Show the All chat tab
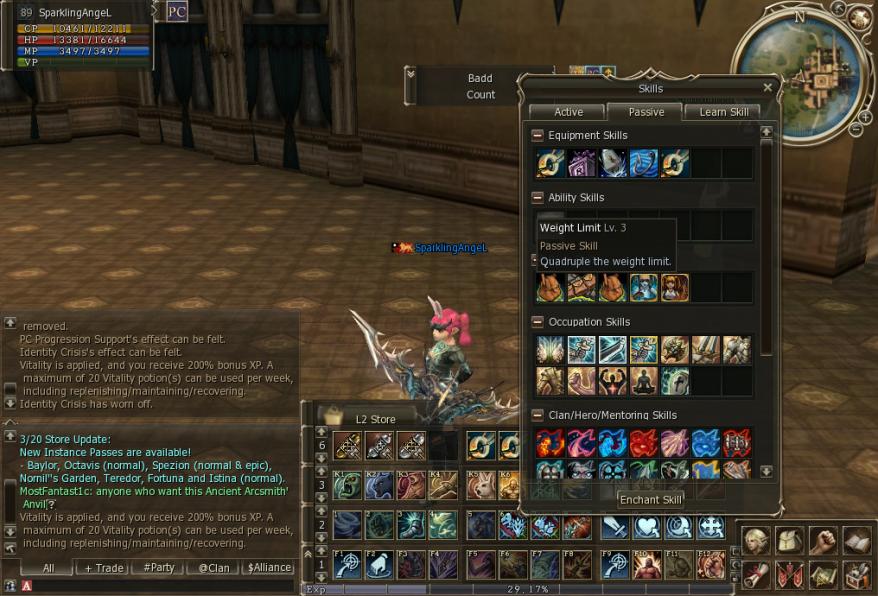 pyautogui.click(x=48, y=567)
